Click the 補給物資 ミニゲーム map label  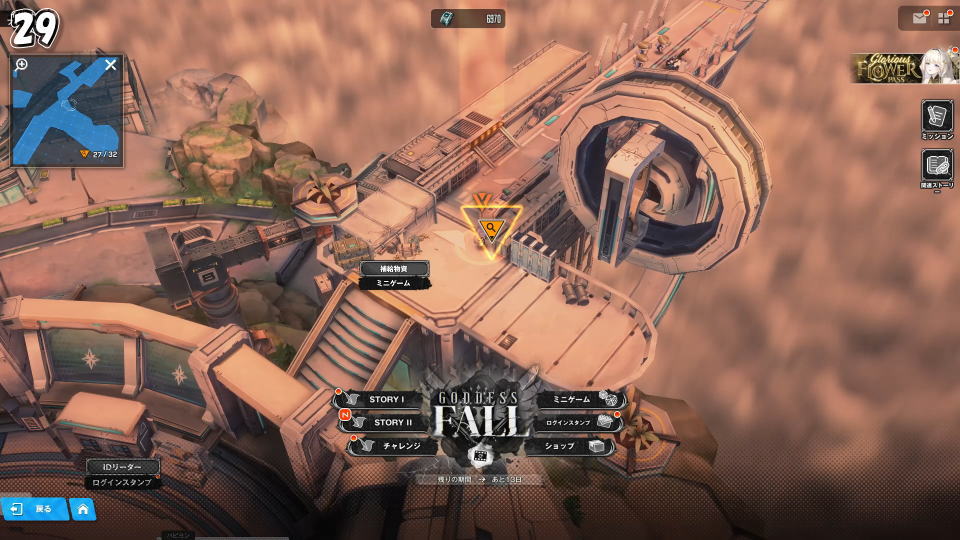(x=394, y=276)
